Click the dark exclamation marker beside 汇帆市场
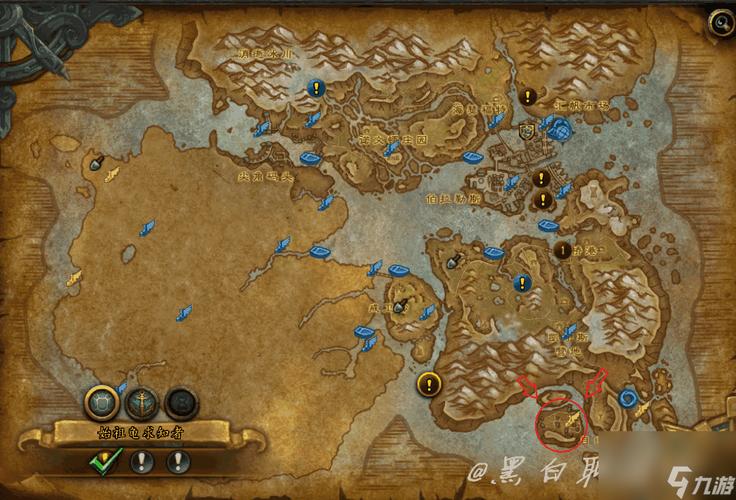The width and height of the screenshot is (736, 500). (x=528, y=96)
